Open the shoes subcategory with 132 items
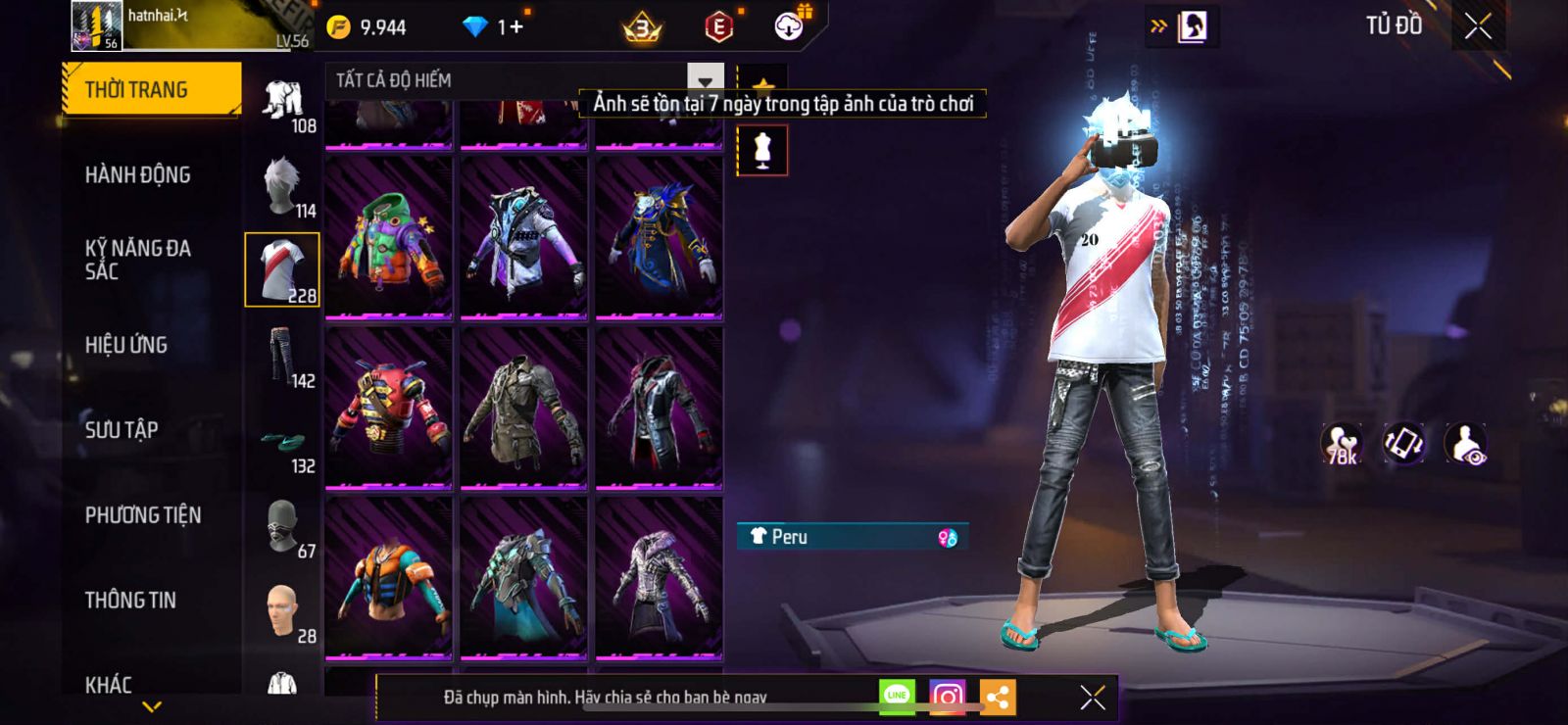 pos(283,443)
